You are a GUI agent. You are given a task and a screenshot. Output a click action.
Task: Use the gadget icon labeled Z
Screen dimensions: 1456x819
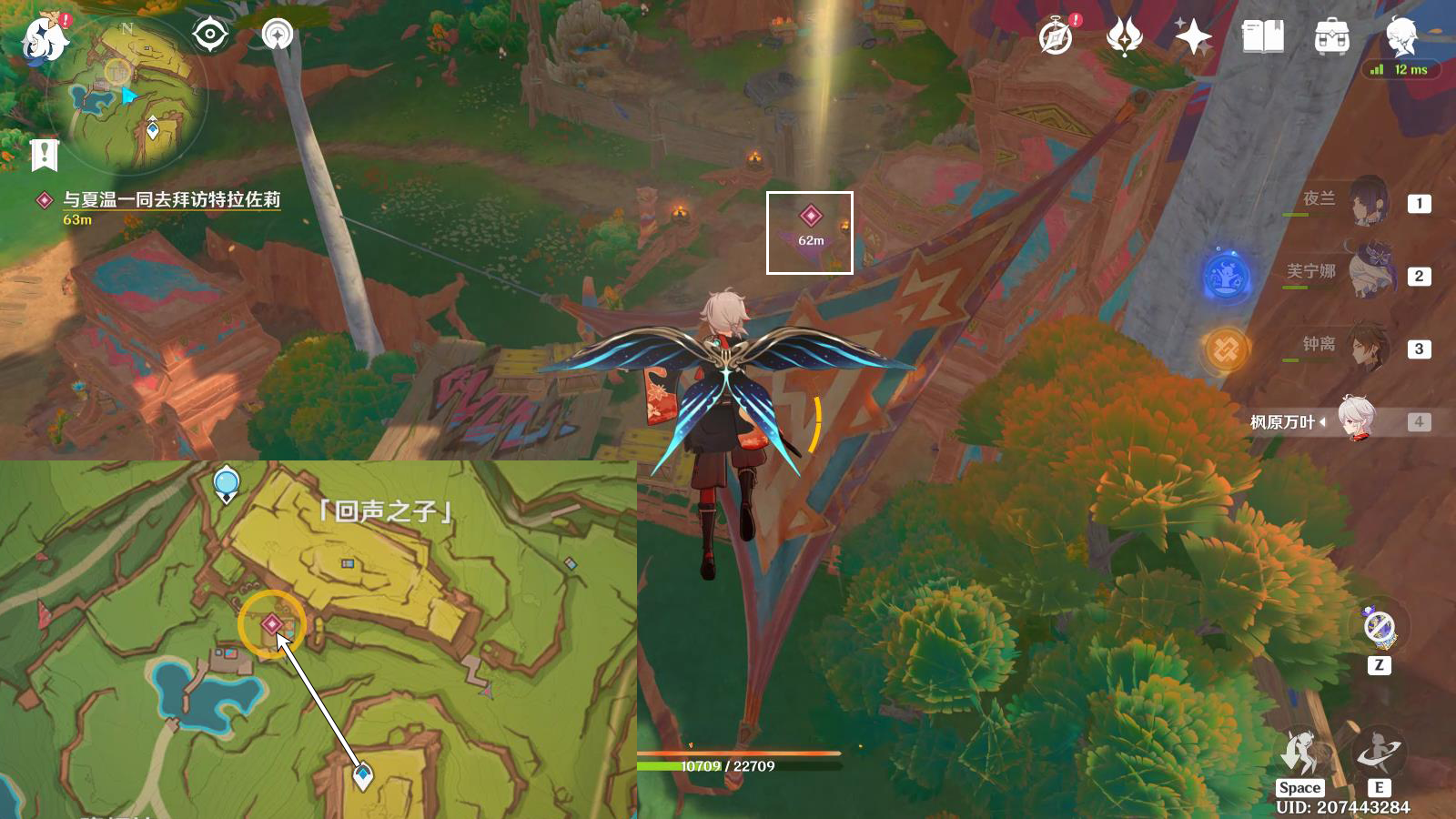click(1380, 627)
